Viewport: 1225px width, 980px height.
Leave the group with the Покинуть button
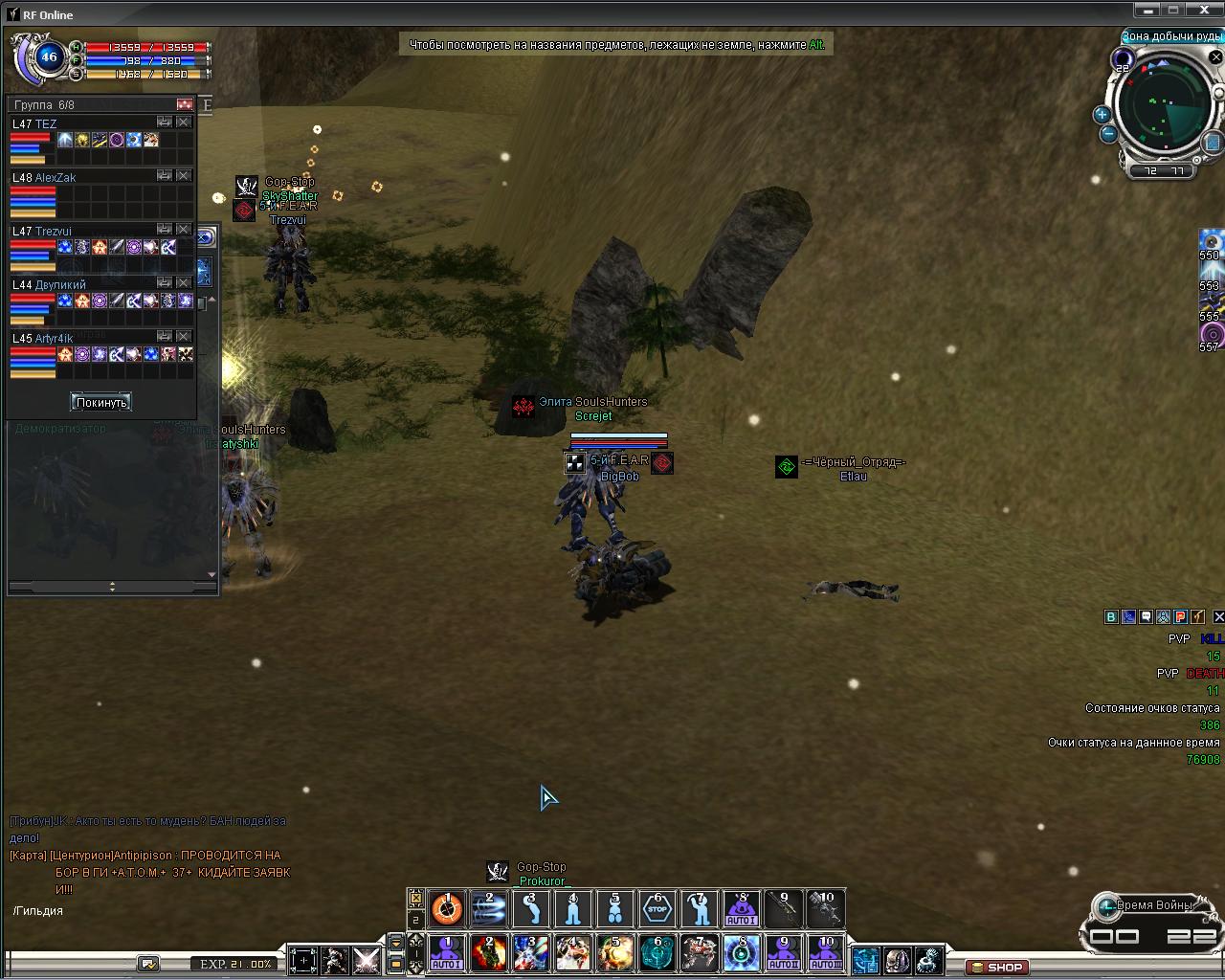tap(100, 402)
